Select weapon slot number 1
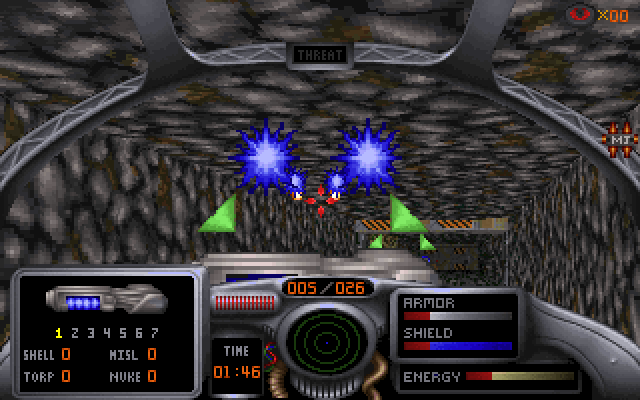The height and width of the screenshot is (400, 640). 59,333
